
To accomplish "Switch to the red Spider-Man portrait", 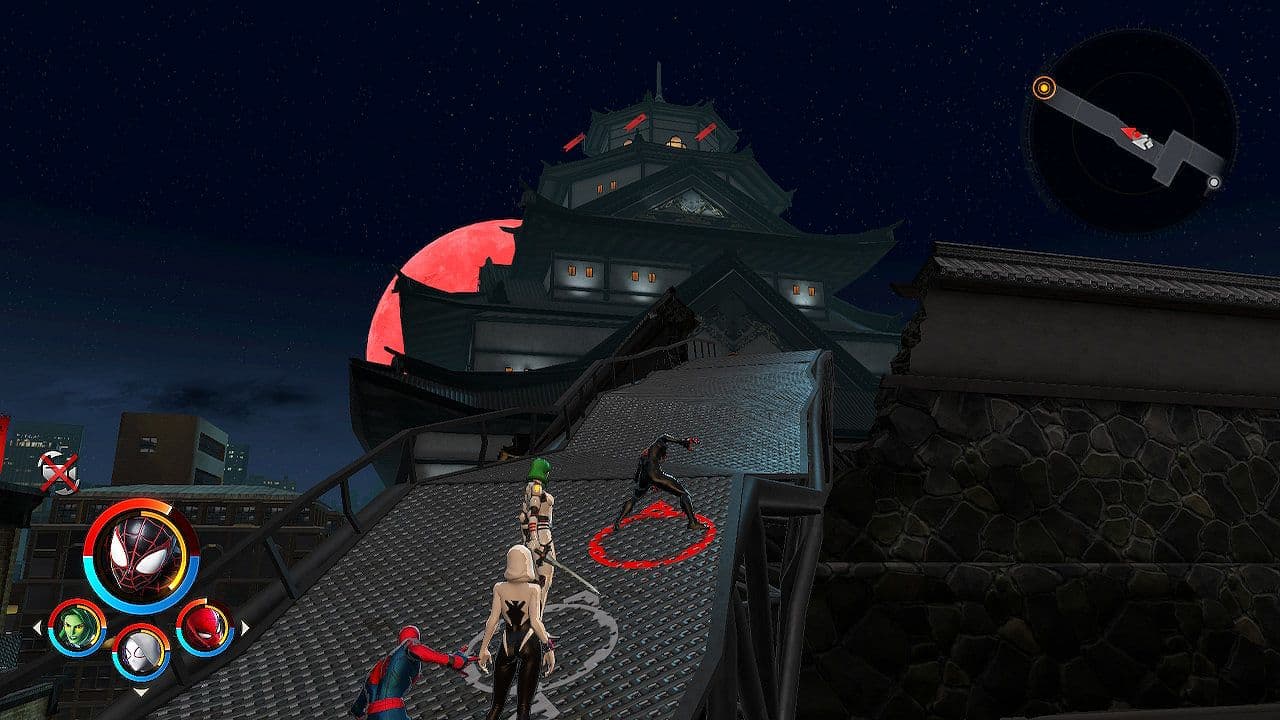I will coord(205,627).
